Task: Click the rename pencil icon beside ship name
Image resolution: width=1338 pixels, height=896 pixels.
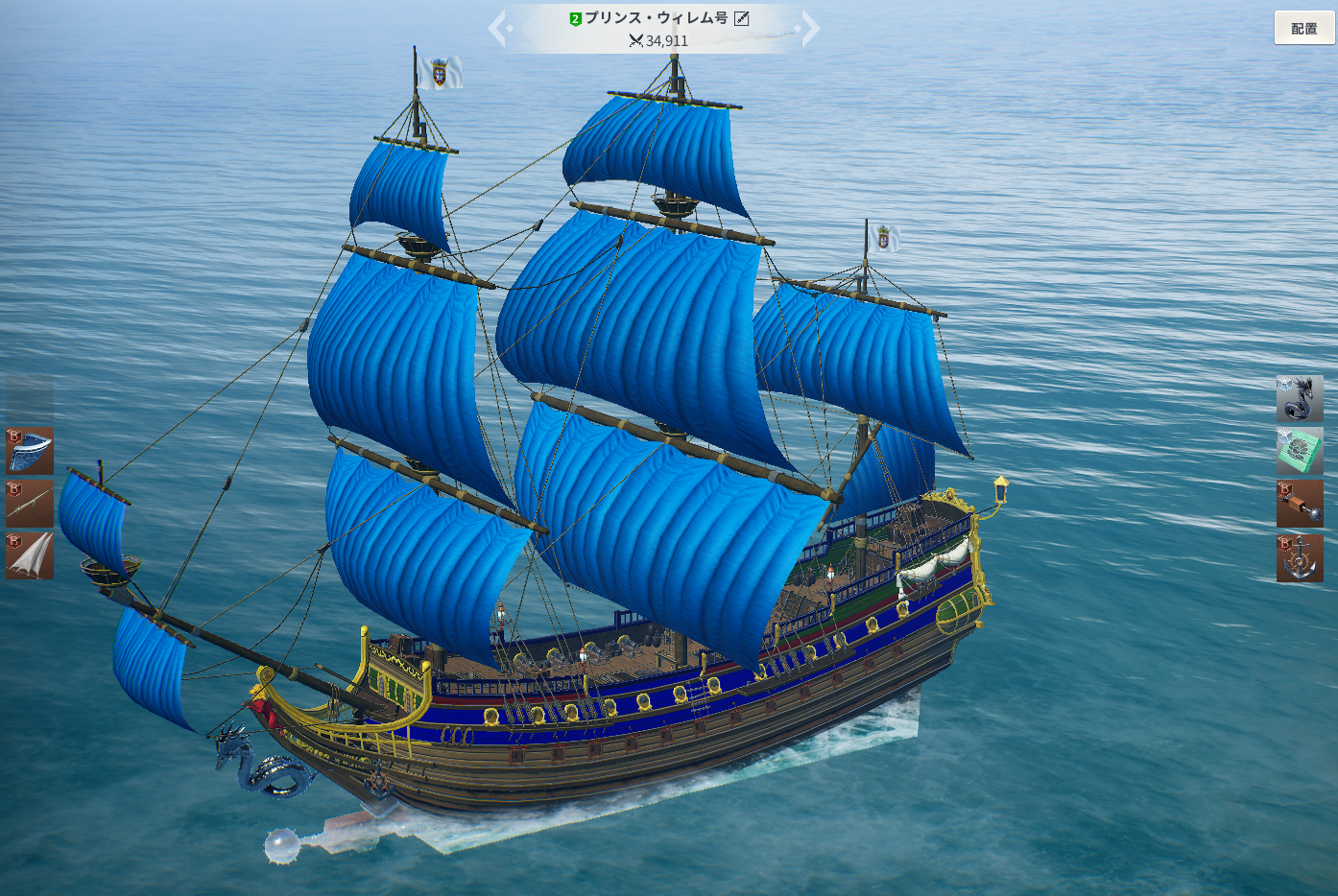Action: pos(742,18)
